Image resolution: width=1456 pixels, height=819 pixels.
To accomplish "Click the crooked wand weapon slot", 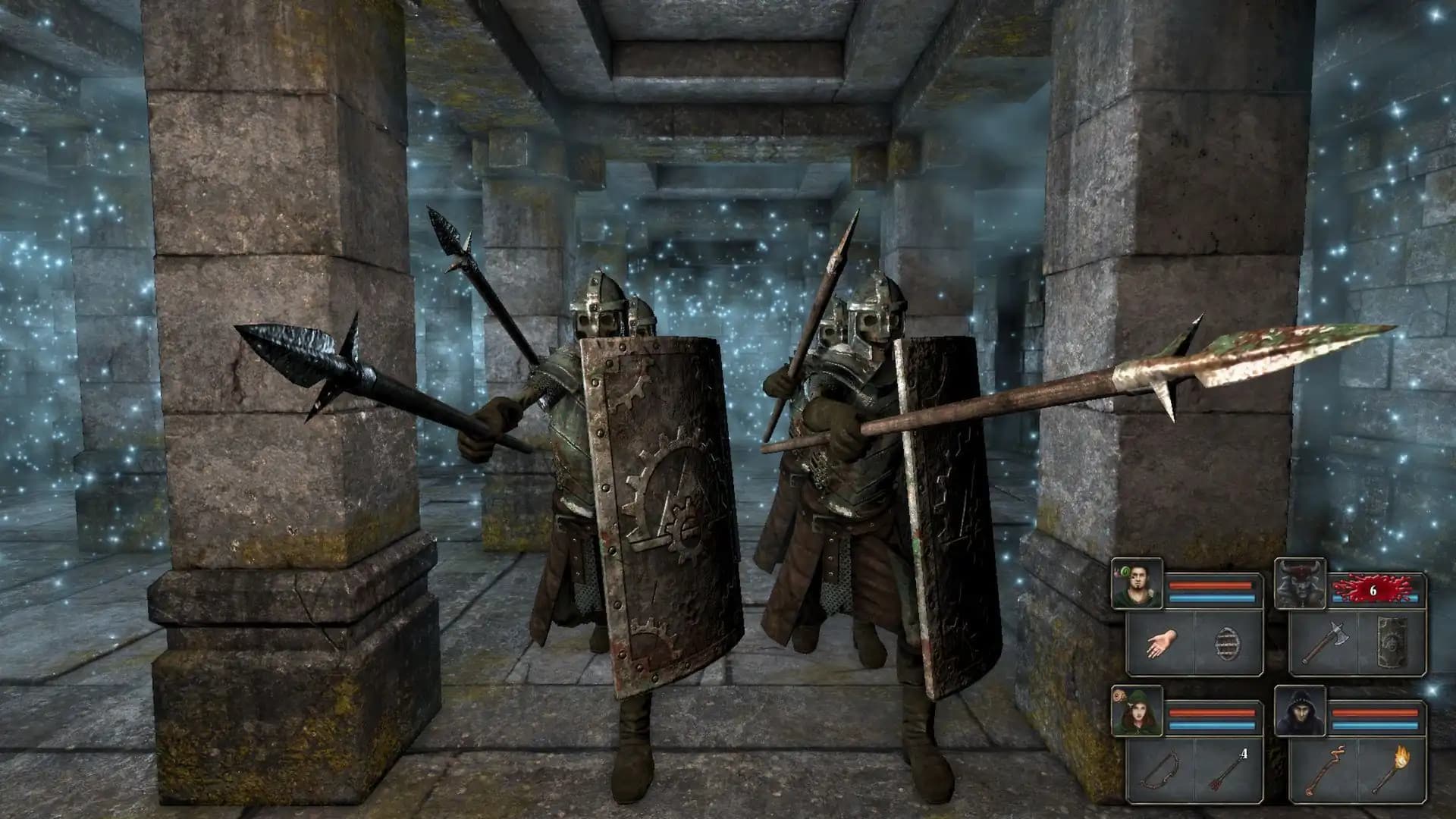I will (x=1324, y=770).
